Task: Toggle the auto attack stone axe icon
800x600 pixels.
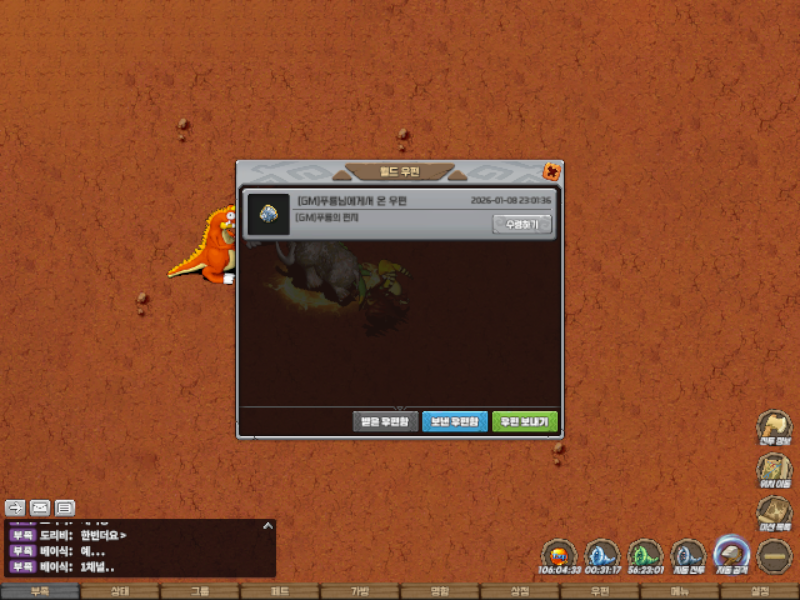Action: (x=731, y=555)
